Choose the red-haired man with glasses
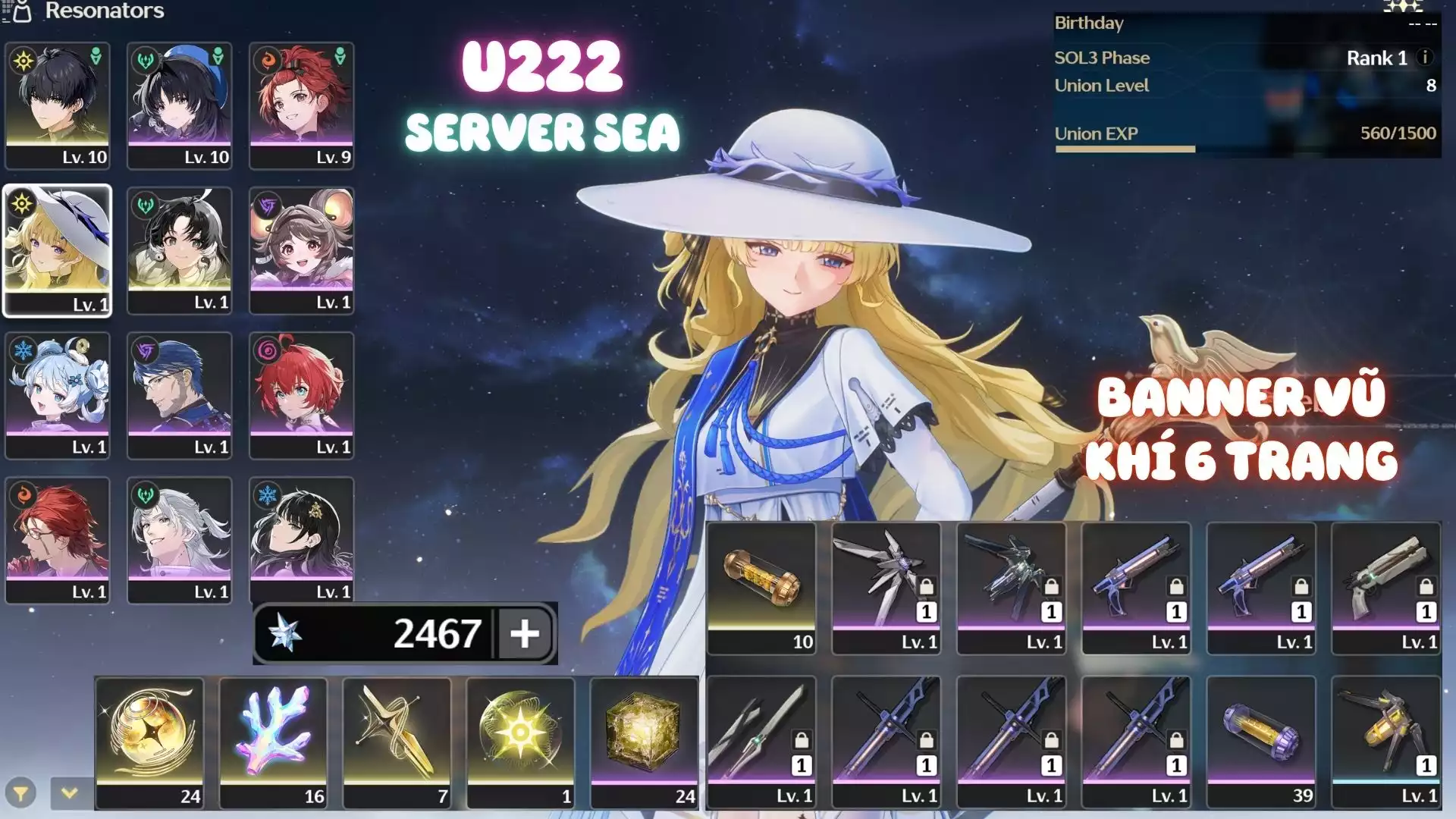Image resolution: width=1456 pixels, height=819 pixels. click(x=58, y=539)
